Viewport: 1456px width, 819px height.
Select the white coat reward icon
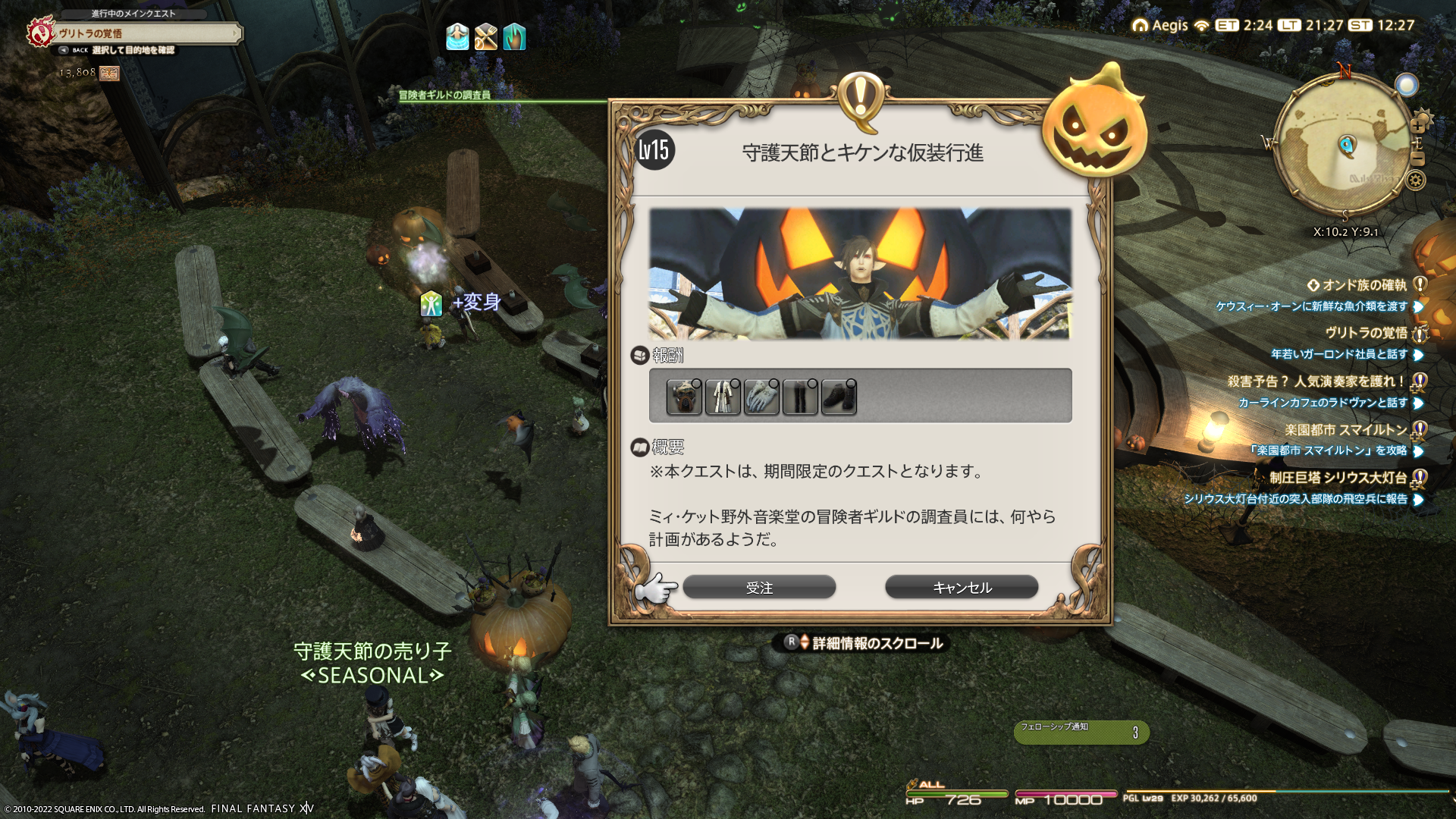coord(723,397)
